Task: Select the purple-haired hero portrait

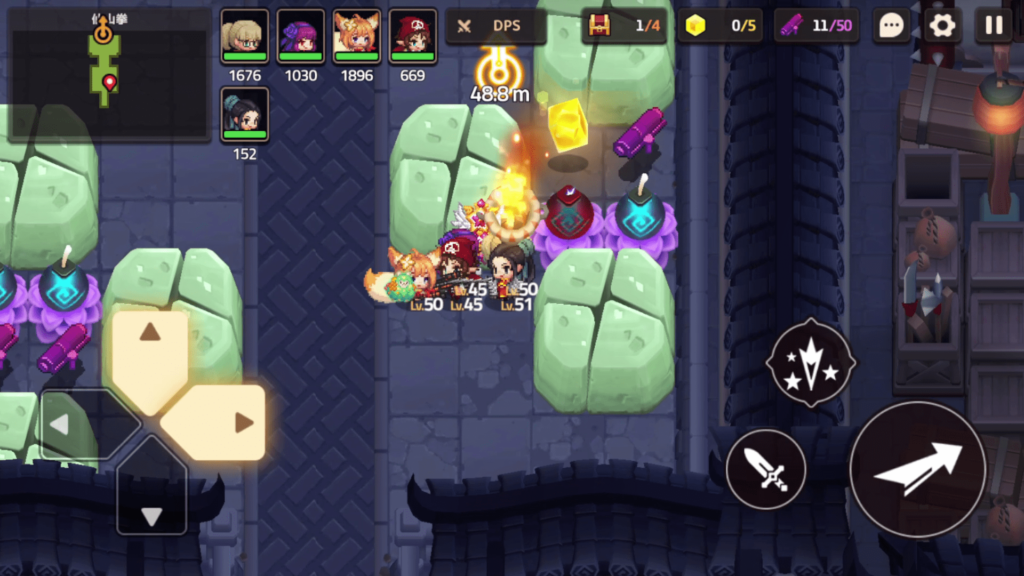Action: 300,36
